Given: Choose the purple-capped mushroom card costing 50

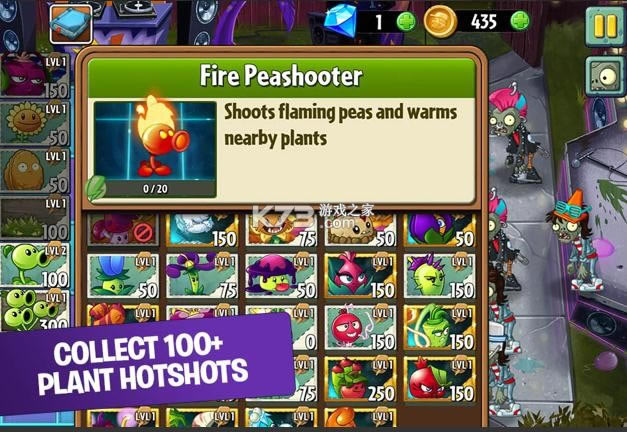Looking at the screenshot, I should [x=282, y=276].
